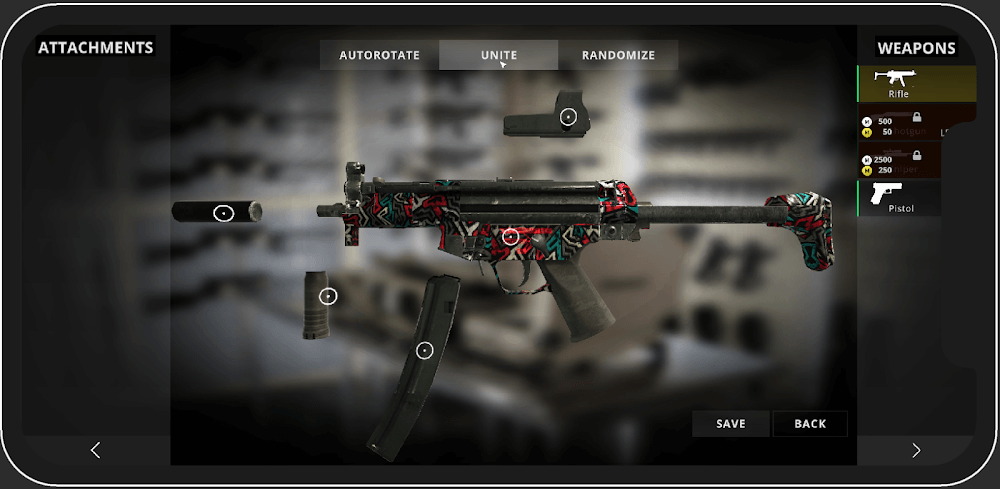Toggle the Autorotate button
This screenshot has width=1000, height=489.
point(379,55)
